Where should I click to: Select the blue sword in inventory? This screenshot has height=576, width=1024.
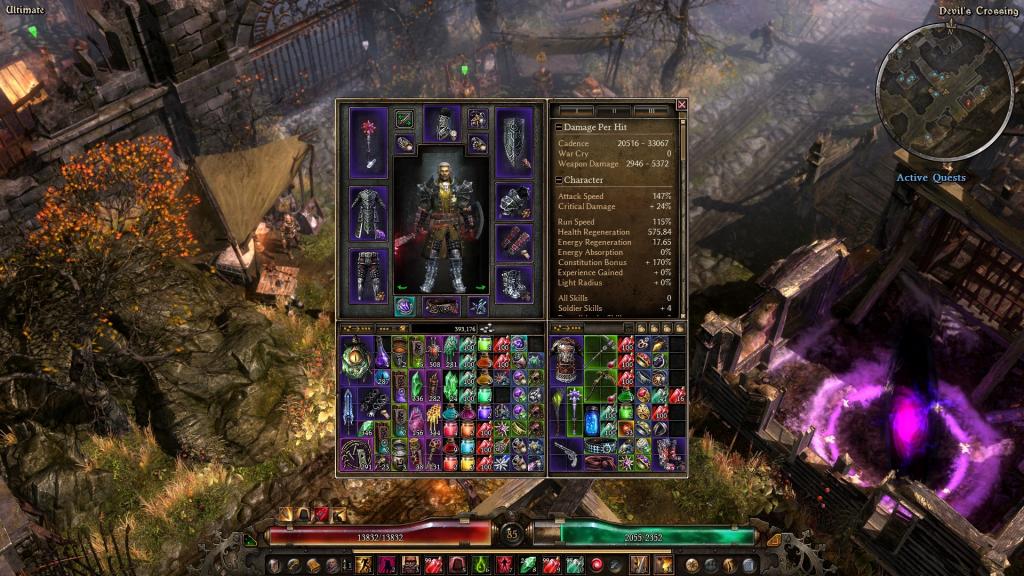tap(347, 410)
